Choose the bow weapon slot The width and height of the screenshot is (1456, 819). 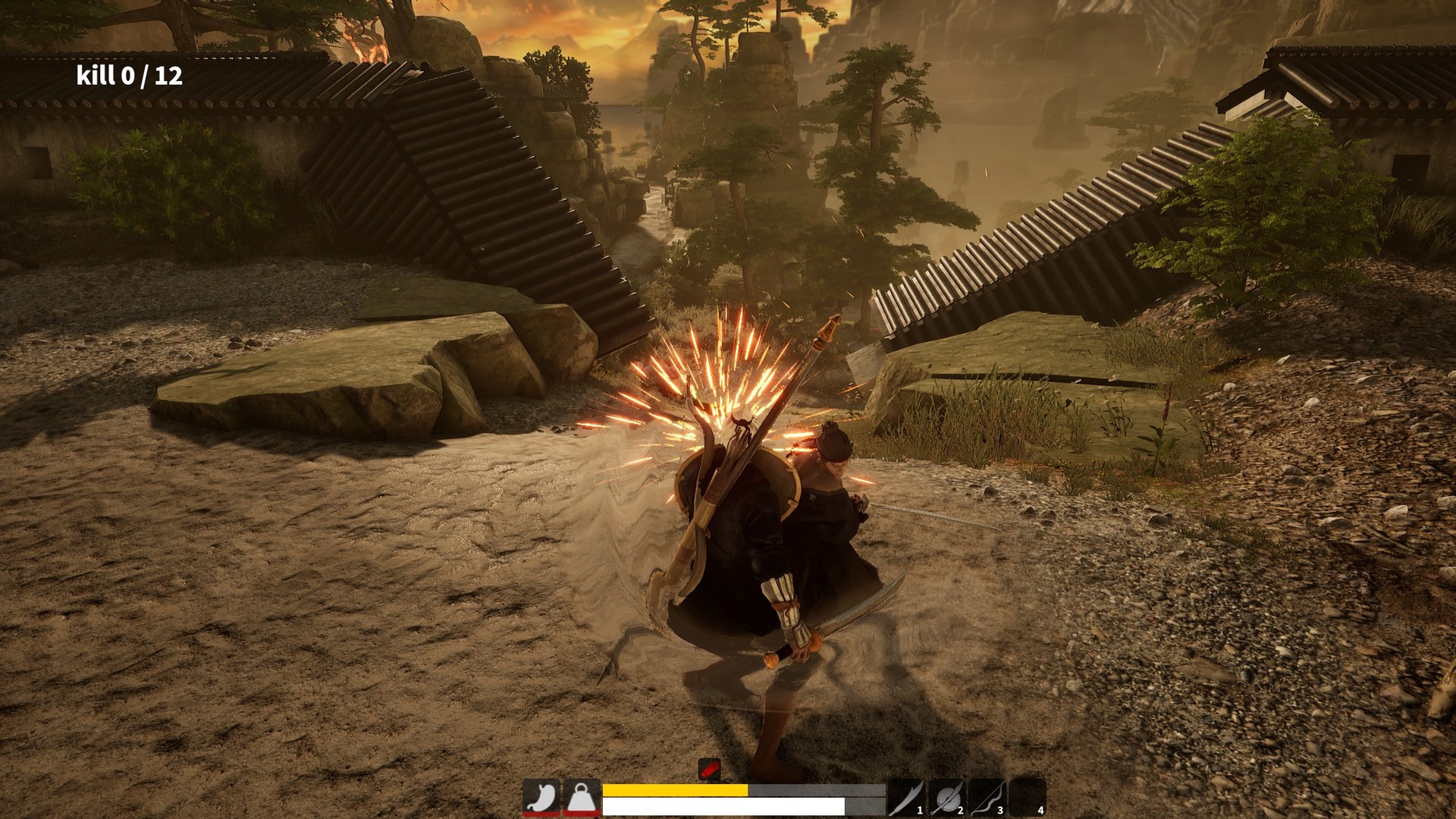tap(987, 798)
